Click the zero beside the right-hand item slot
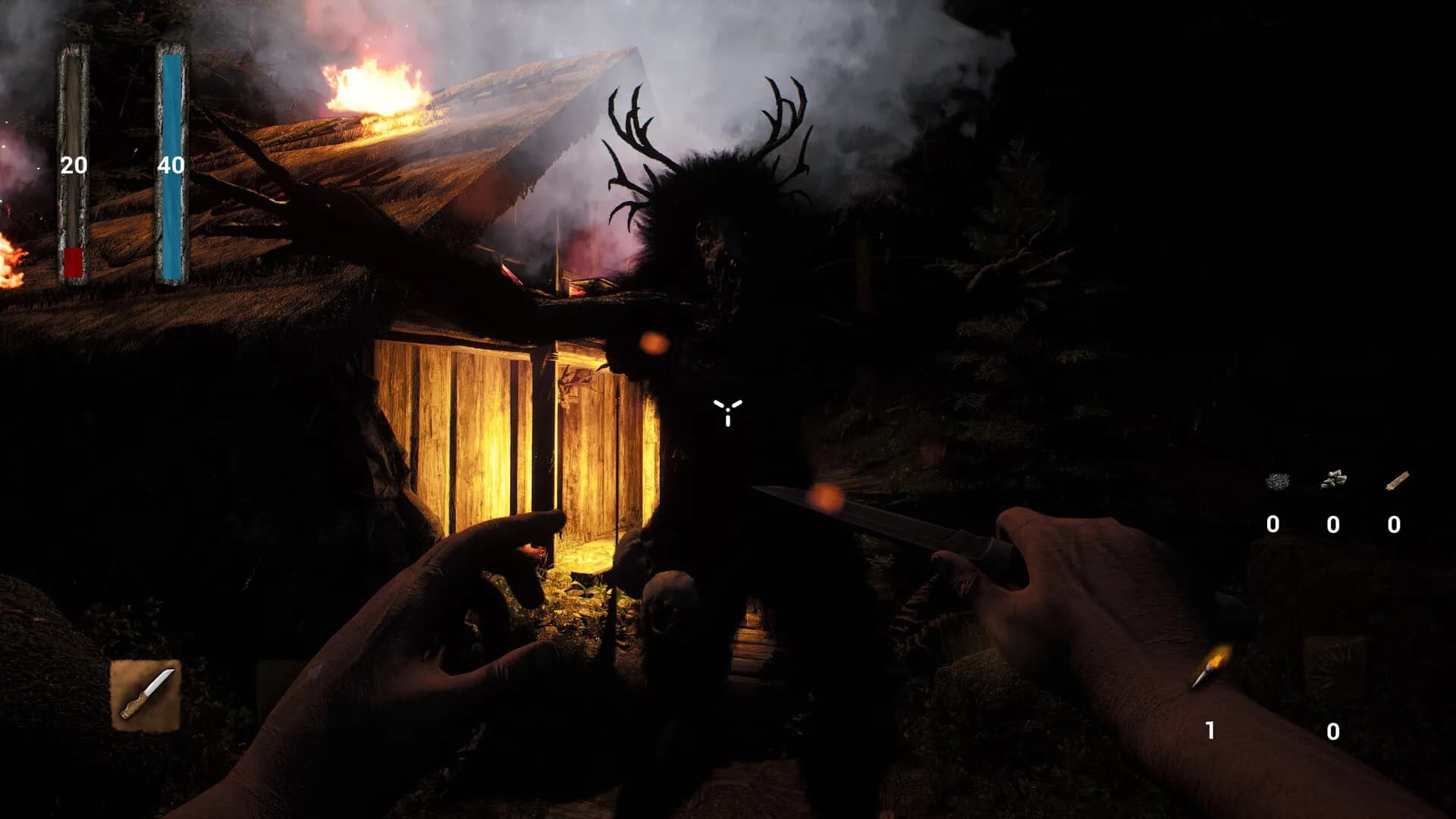The image size is (1456, 819). pos(1332,731)
